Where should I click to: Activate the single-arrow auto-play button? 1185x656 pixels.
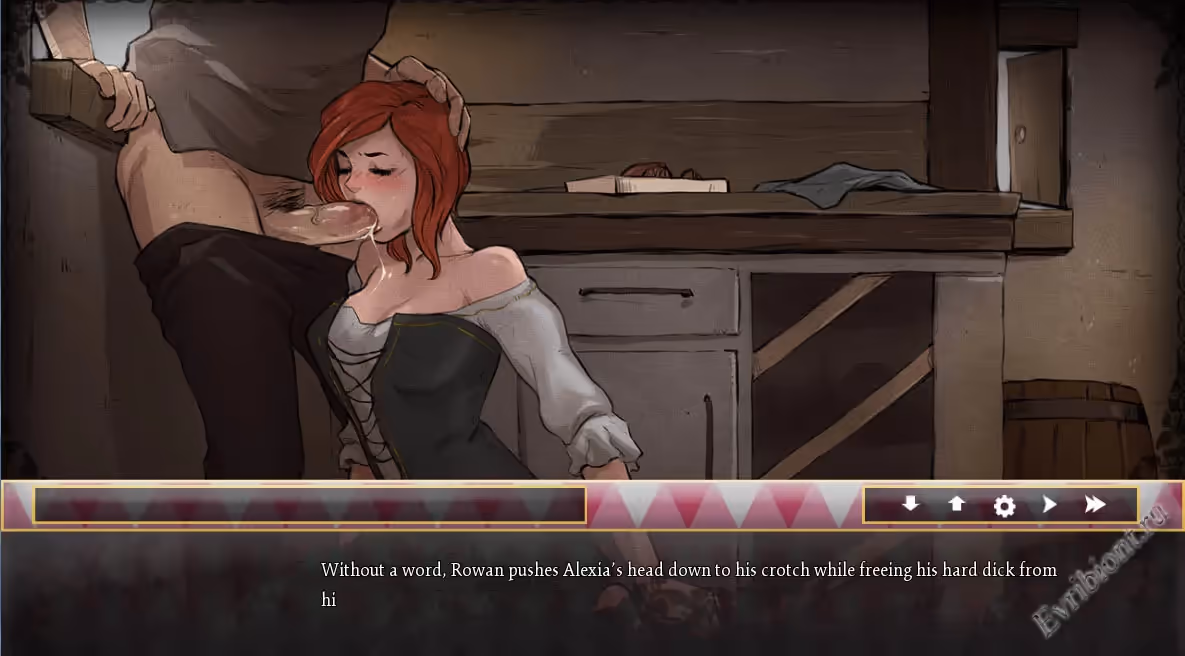[1049, 505]
